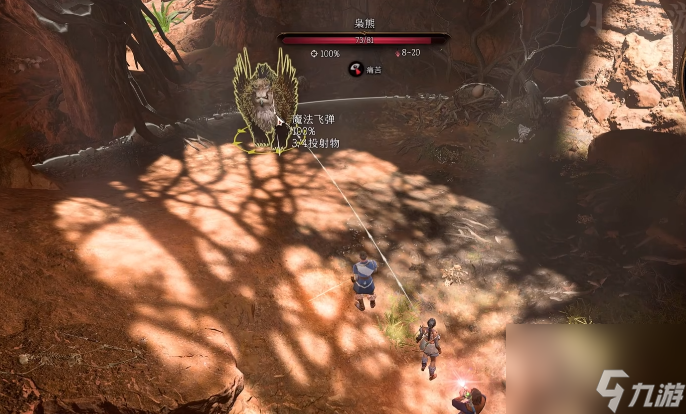Viewport: 686px width, 414px height.
Task: Click the owlbear's status condition icon
Action: pos(354,69)
